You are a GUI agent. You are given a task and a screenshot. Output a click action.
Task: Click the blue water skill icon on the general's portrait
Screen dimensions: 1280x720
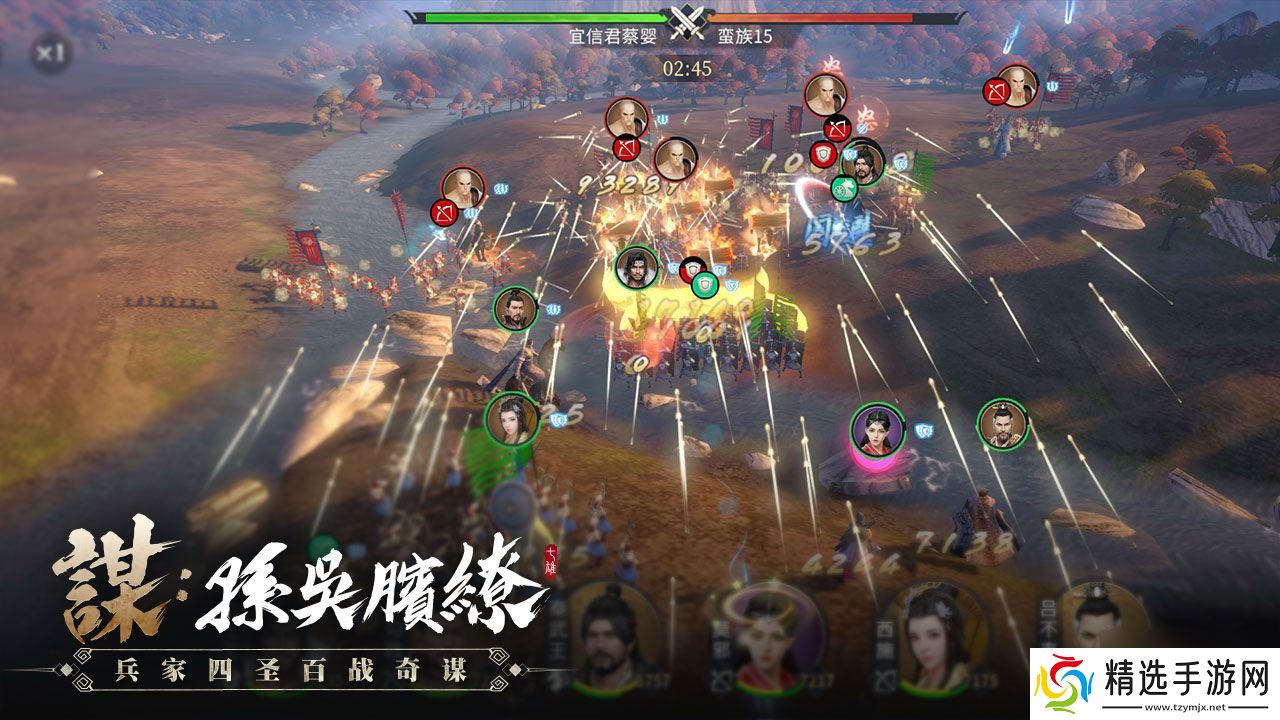850,155
